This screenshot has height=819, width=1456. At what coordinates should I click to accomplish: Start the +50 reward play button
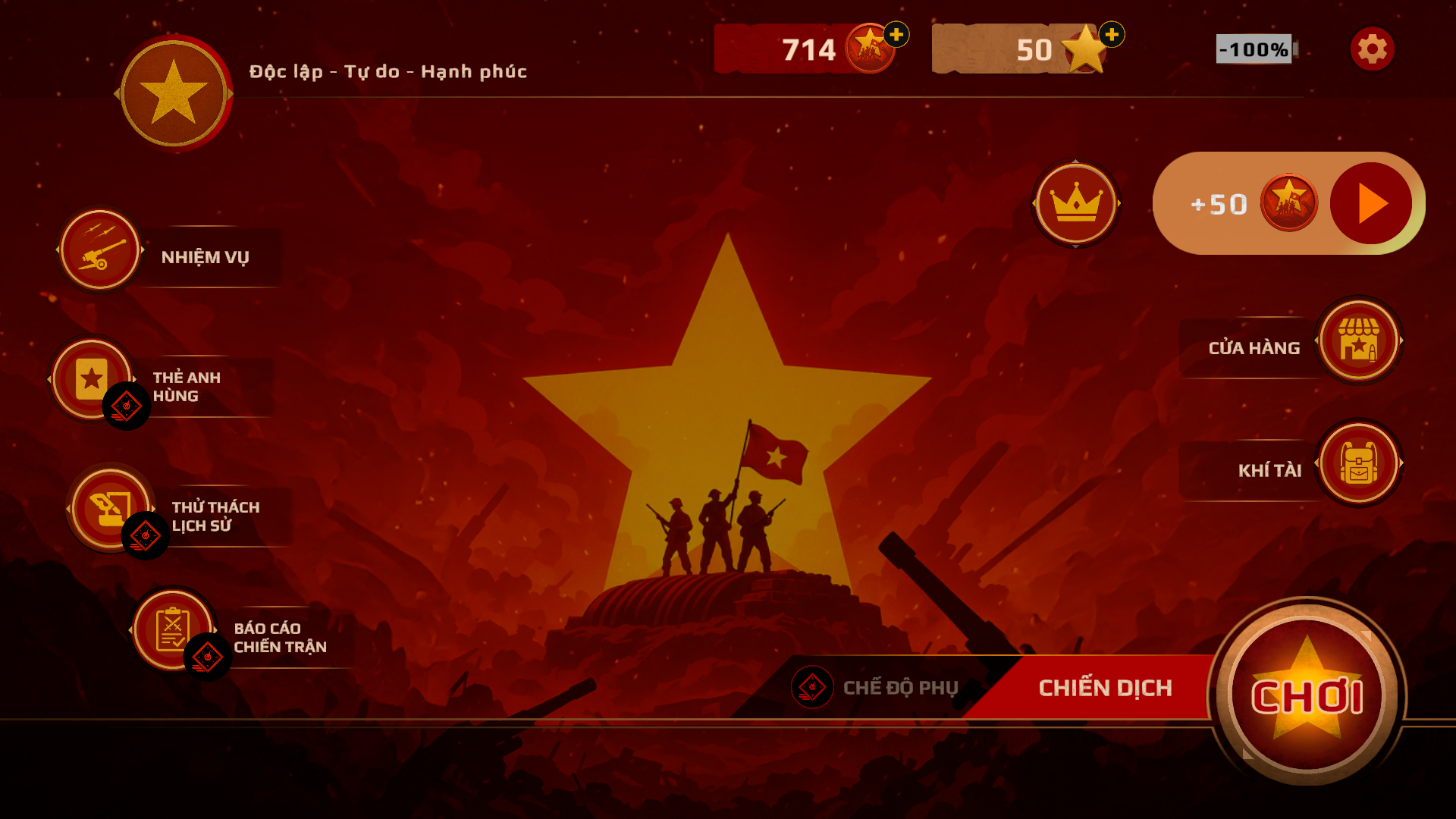coord(1369,202)
